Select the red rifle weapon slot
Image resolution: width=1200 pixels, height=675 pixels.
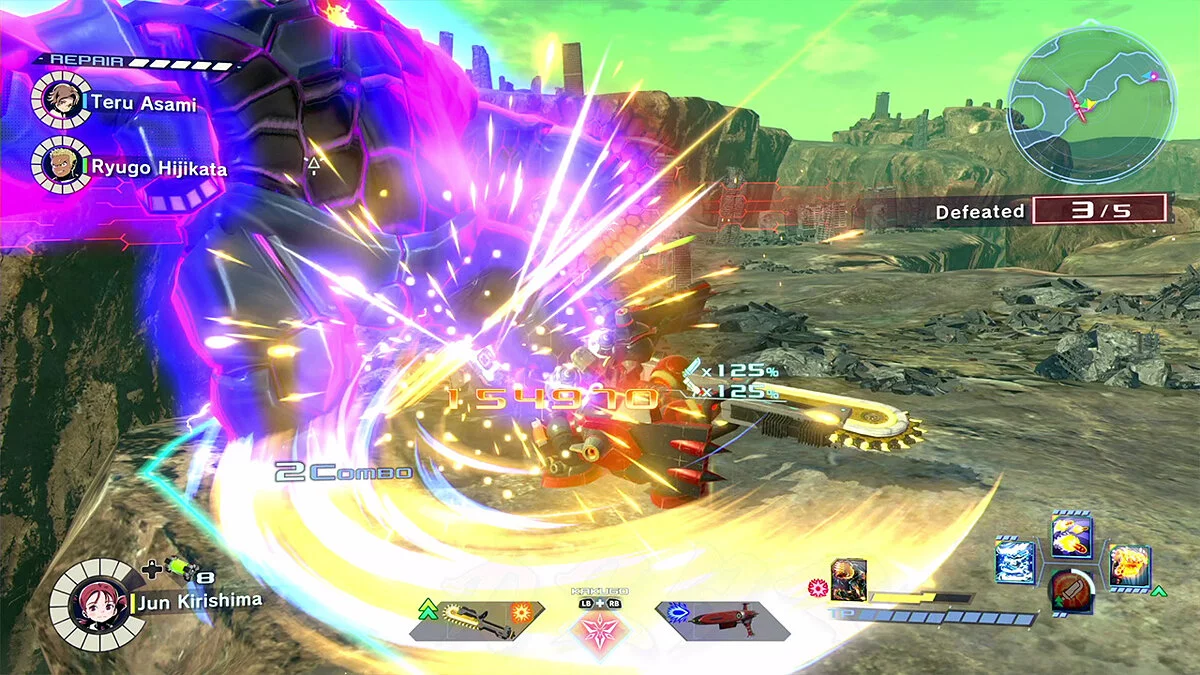721,621
